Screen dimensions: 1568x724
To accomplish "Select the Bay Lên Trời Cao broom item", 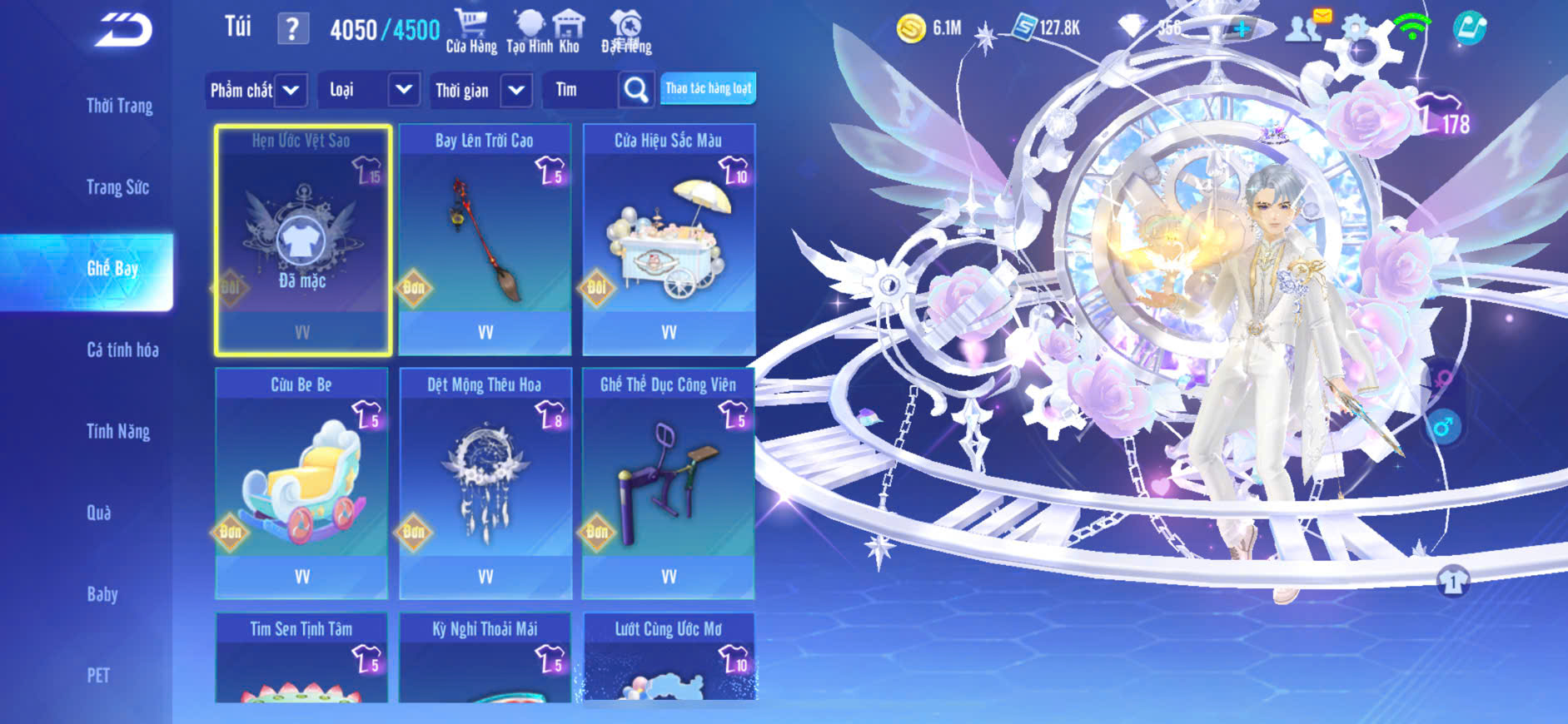I will point(485,240).
